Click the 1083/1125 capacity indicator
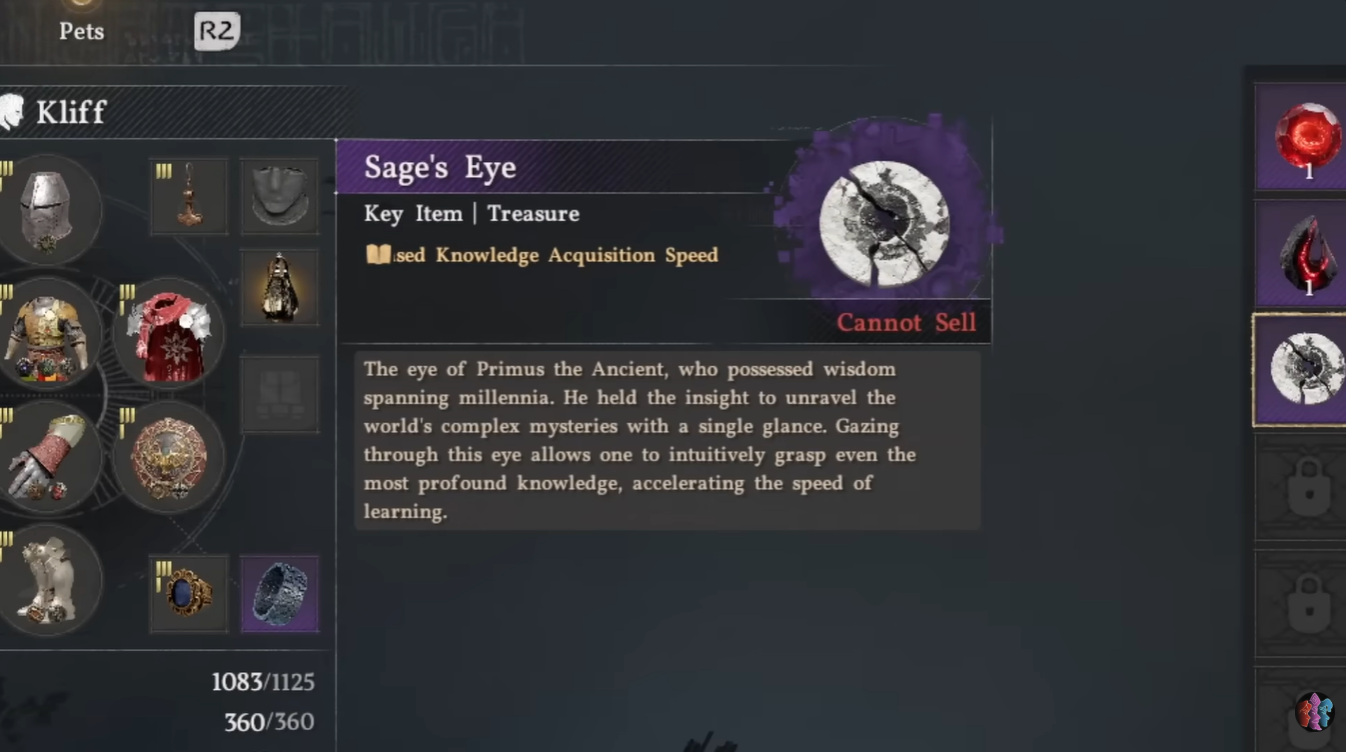This screenshot has width=1346, height=752. tap(264, 682)
